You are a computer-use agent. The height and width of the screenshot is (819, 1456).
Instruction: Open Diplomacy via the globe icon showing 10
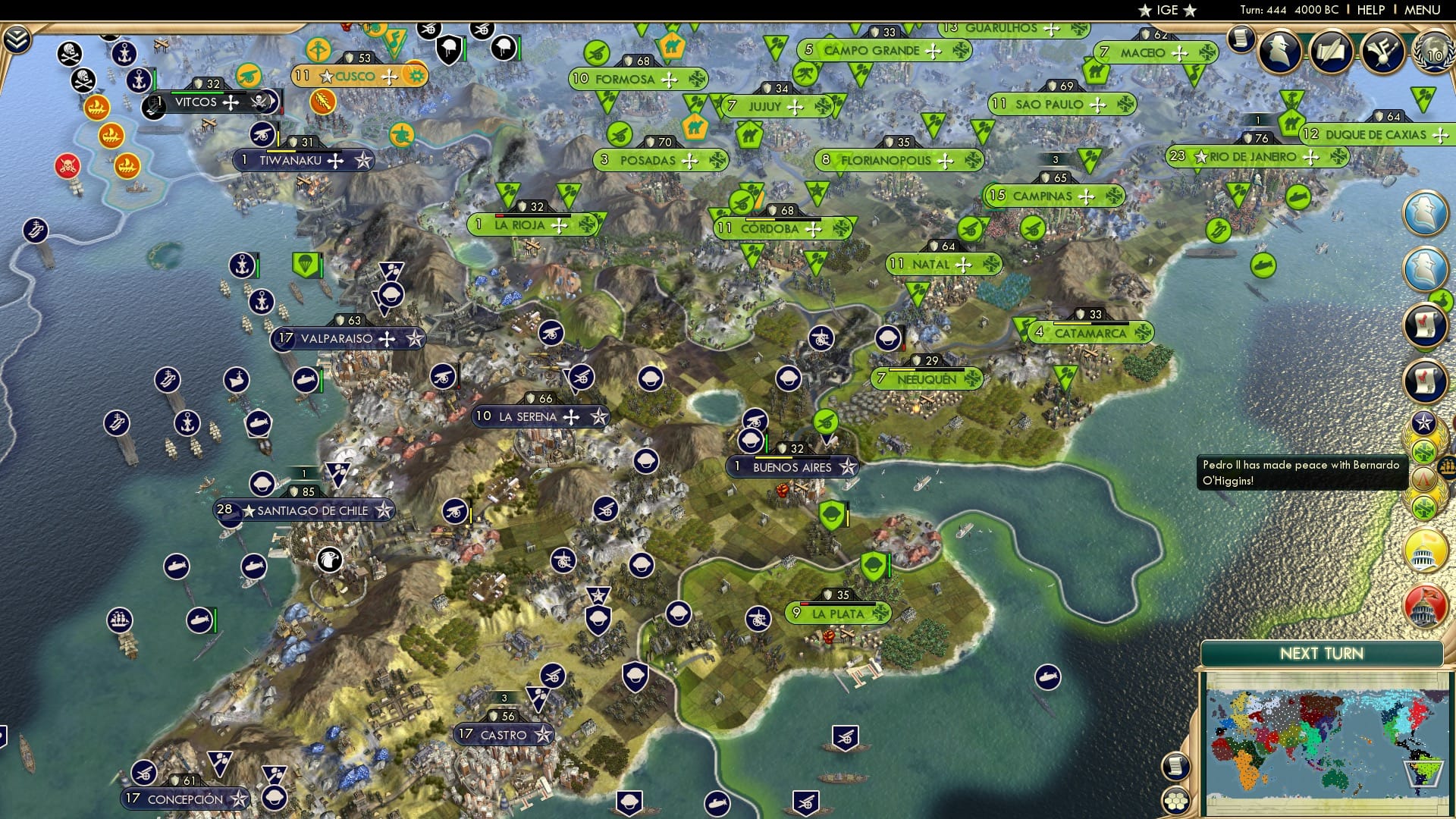pyautogui.click(x=1432, y=52)
